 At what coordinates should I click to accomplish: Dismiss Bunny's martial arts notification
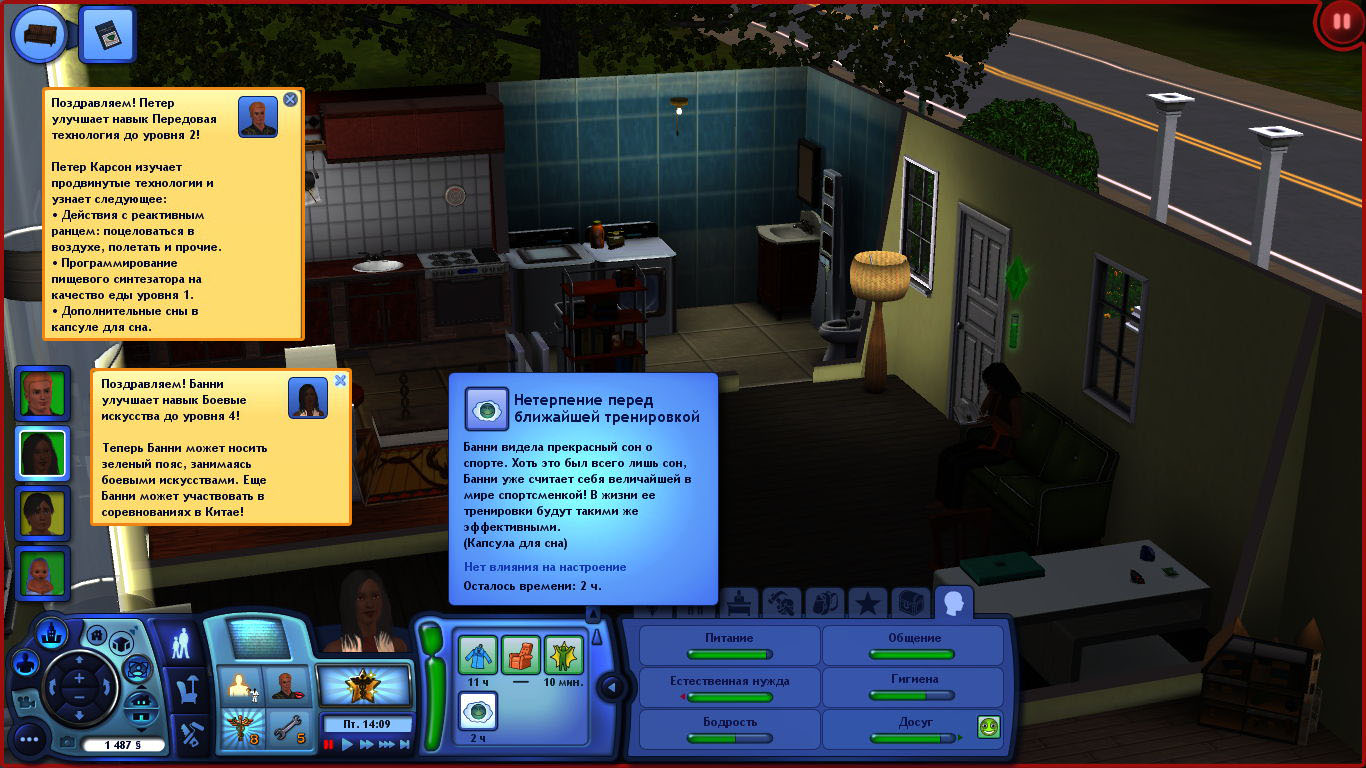[x=340, y=380]
